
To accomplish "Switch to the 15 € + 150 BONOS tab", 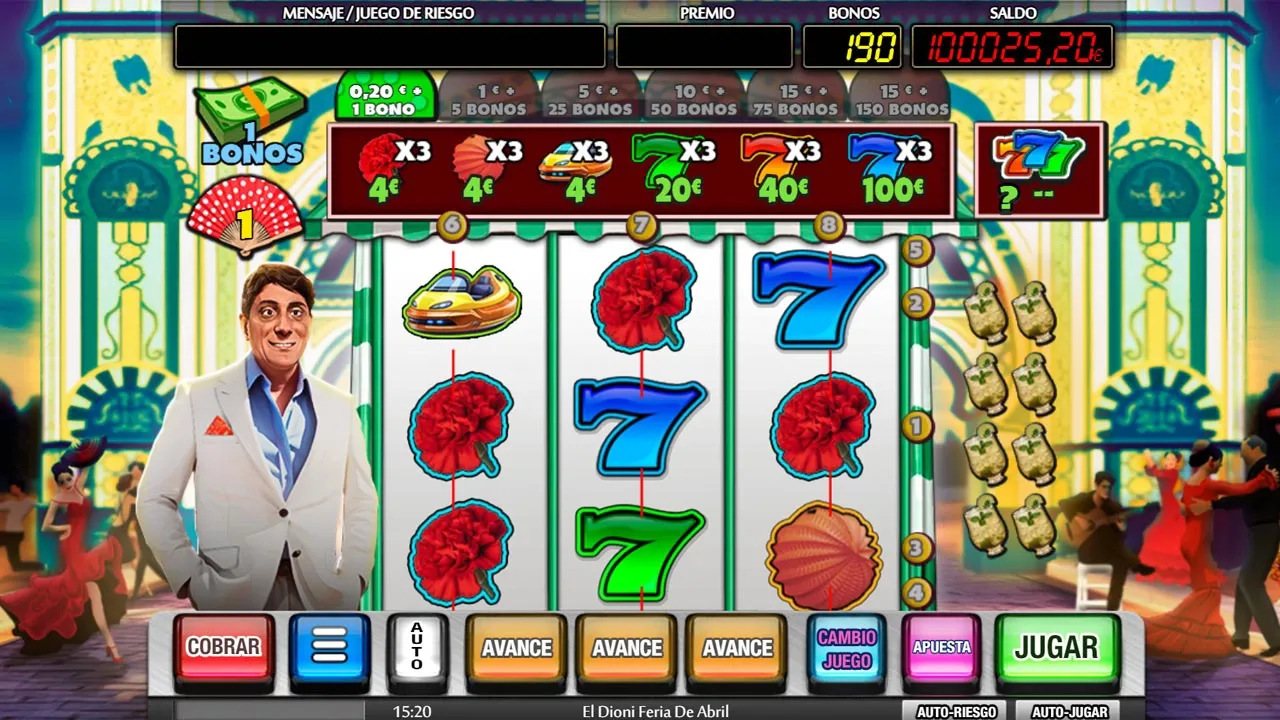I will click(x=899, y=99).
